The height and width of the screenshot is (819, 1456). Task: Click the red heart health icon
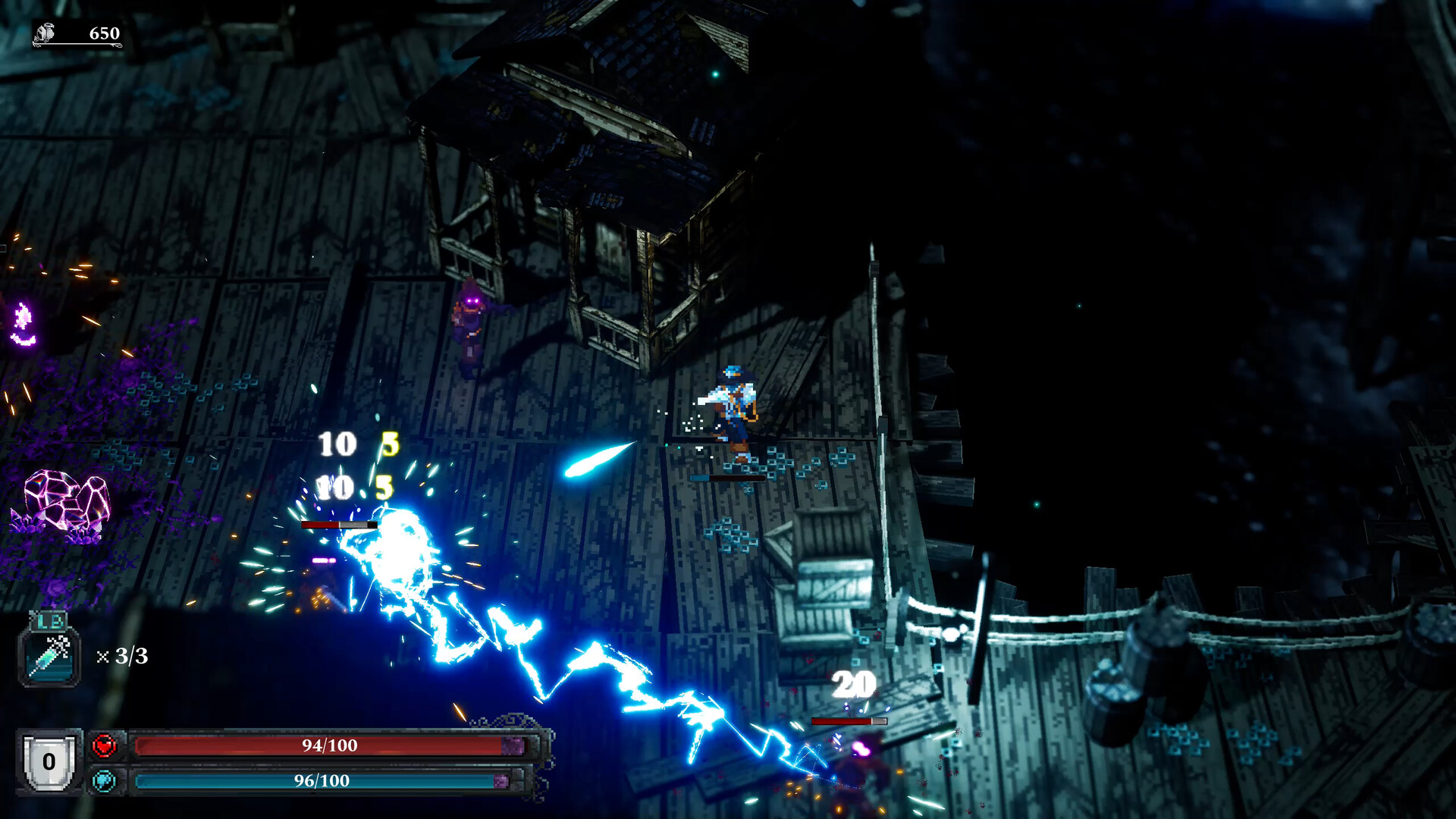[105, 745]
